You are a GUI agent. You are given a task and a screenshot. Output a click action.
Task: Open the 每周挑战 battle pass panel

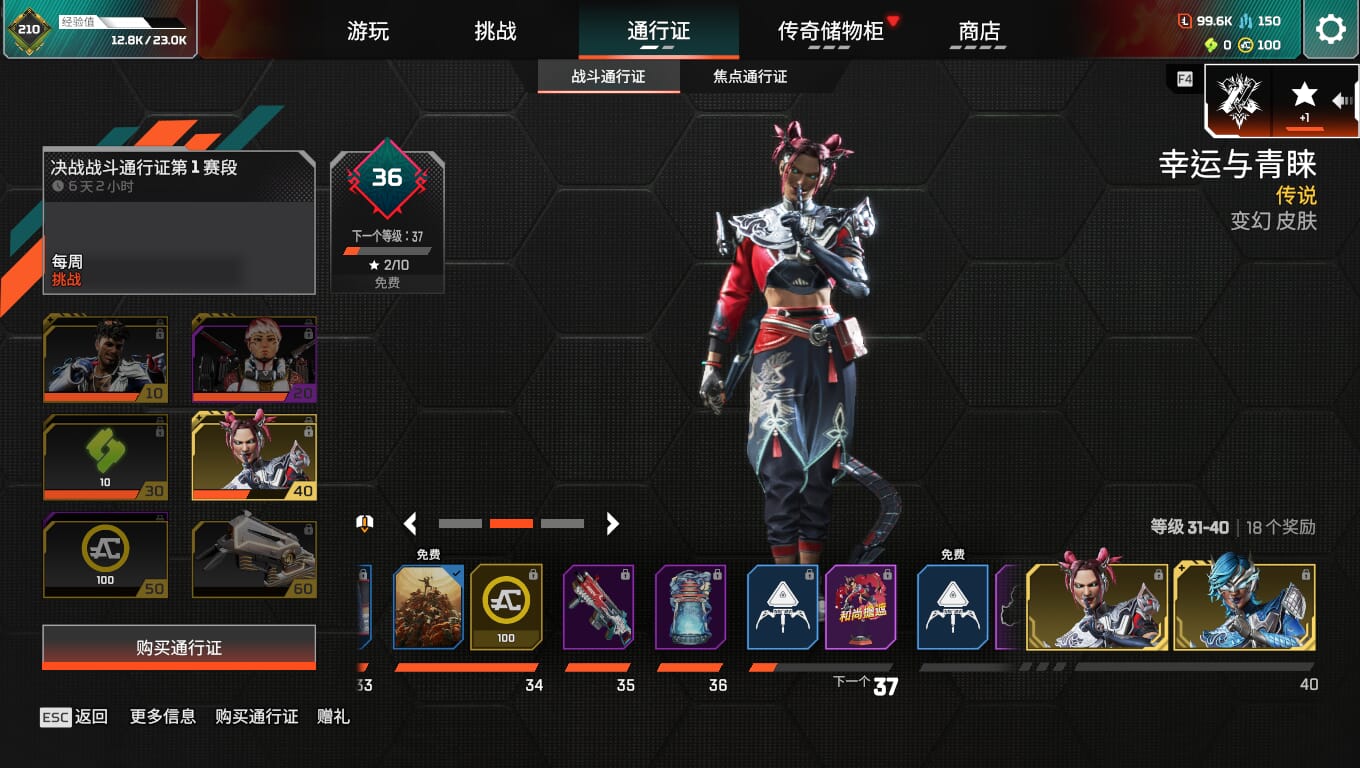pos(179,223)
